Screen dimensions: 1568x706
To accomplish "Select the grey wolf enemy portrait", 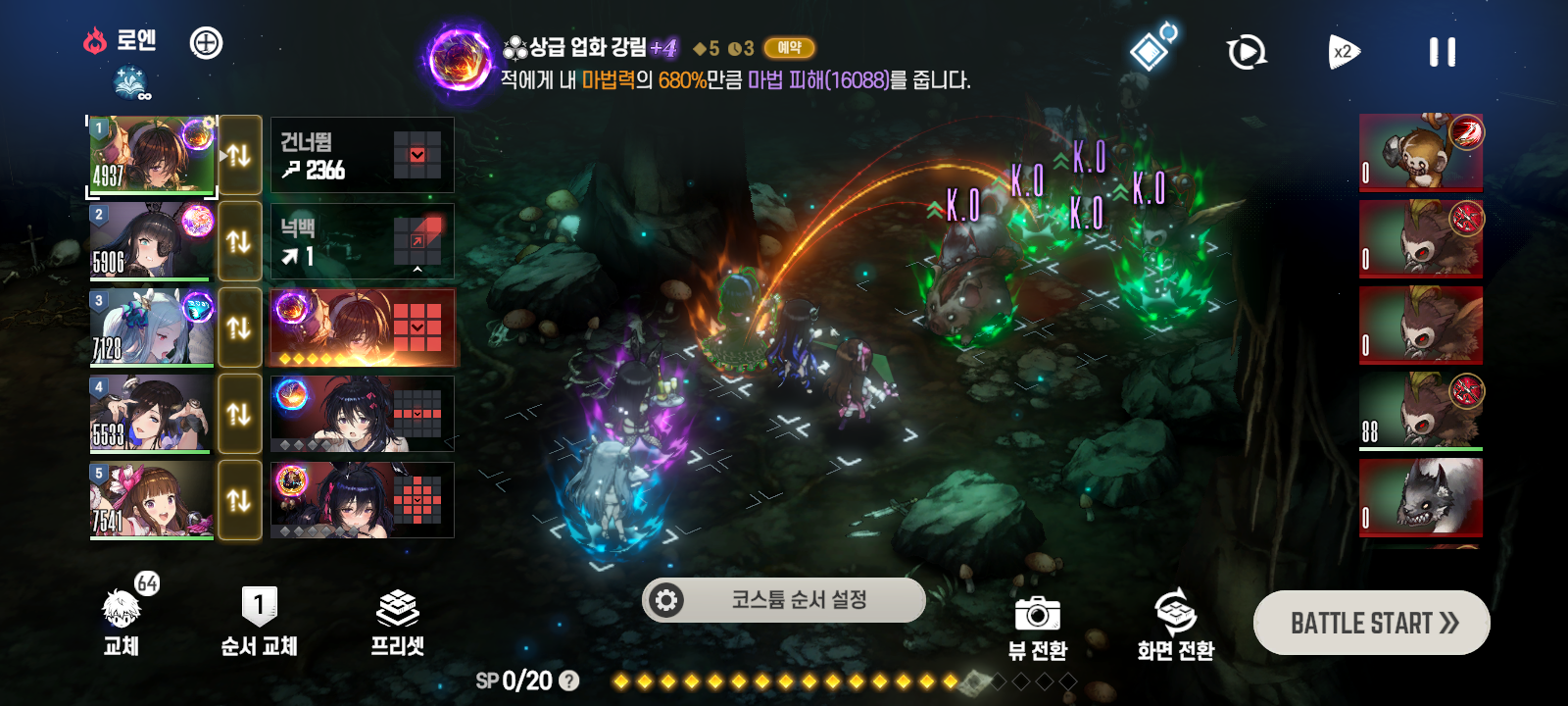I will (1420, 497).
